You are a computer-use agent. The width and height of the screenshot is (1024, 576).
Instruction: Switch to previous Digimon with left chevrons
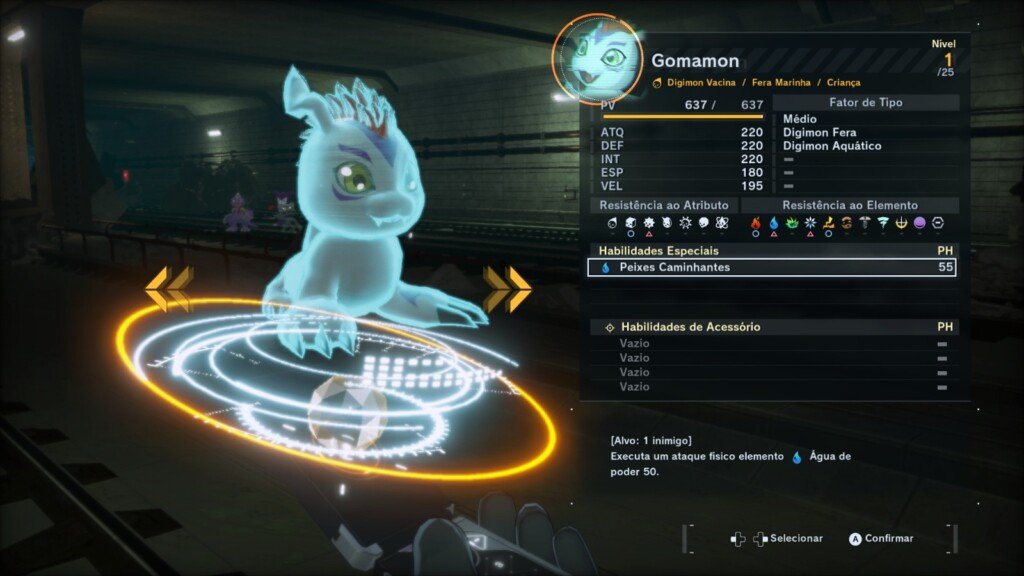point(168,289)
